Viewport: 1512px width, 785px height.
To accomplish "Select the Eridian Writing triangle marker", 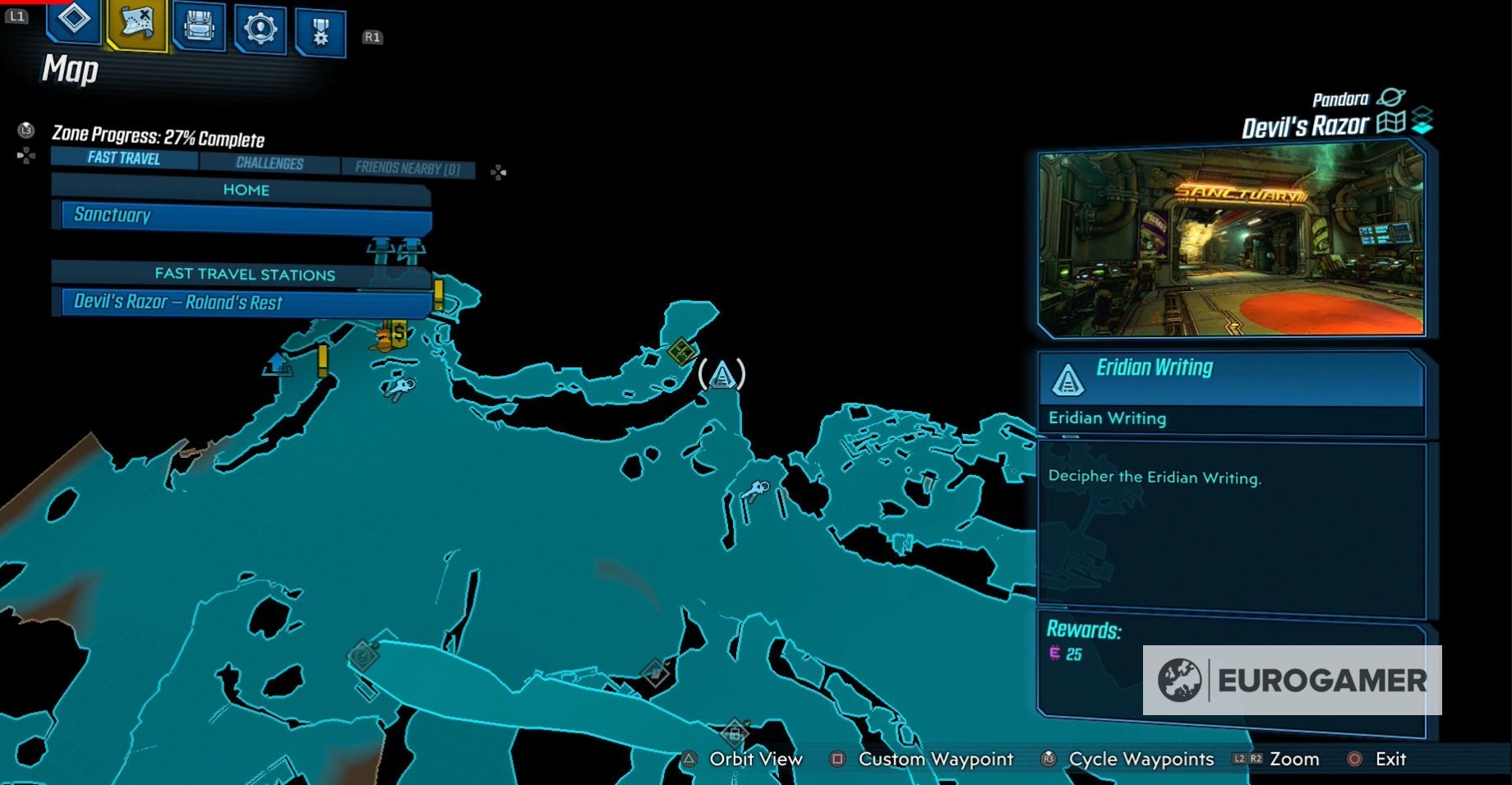I will [721, 375].
